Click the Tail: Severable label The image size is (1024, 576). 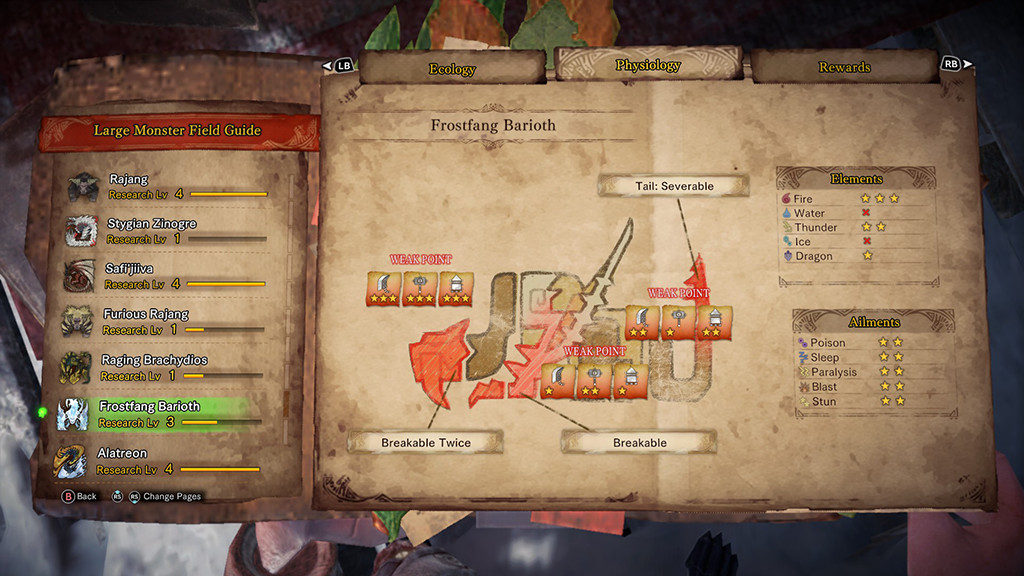(674, 186)
